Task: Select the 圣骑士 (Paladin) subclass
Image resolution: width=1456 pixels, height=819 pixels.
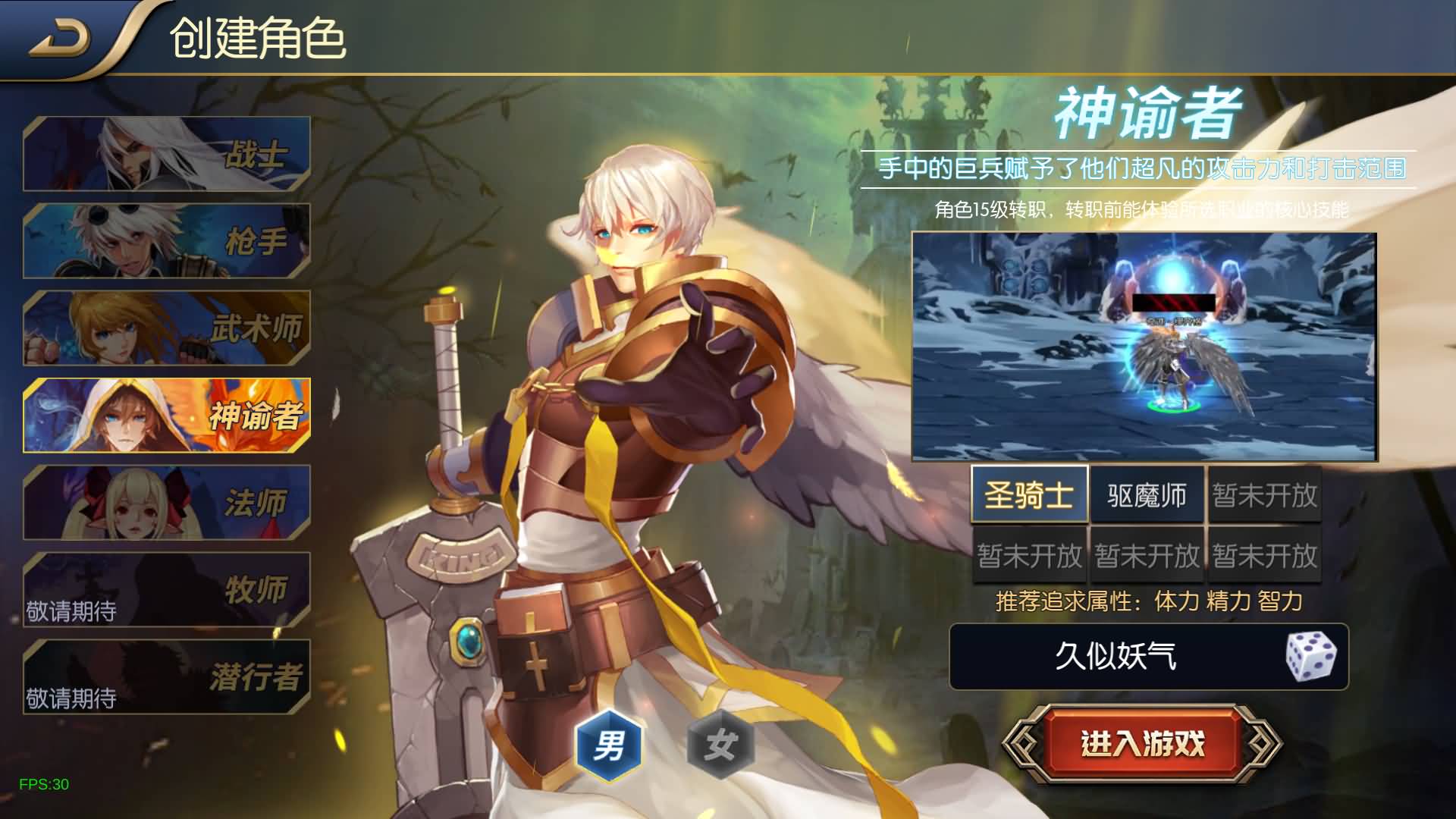Action: 1029,494
